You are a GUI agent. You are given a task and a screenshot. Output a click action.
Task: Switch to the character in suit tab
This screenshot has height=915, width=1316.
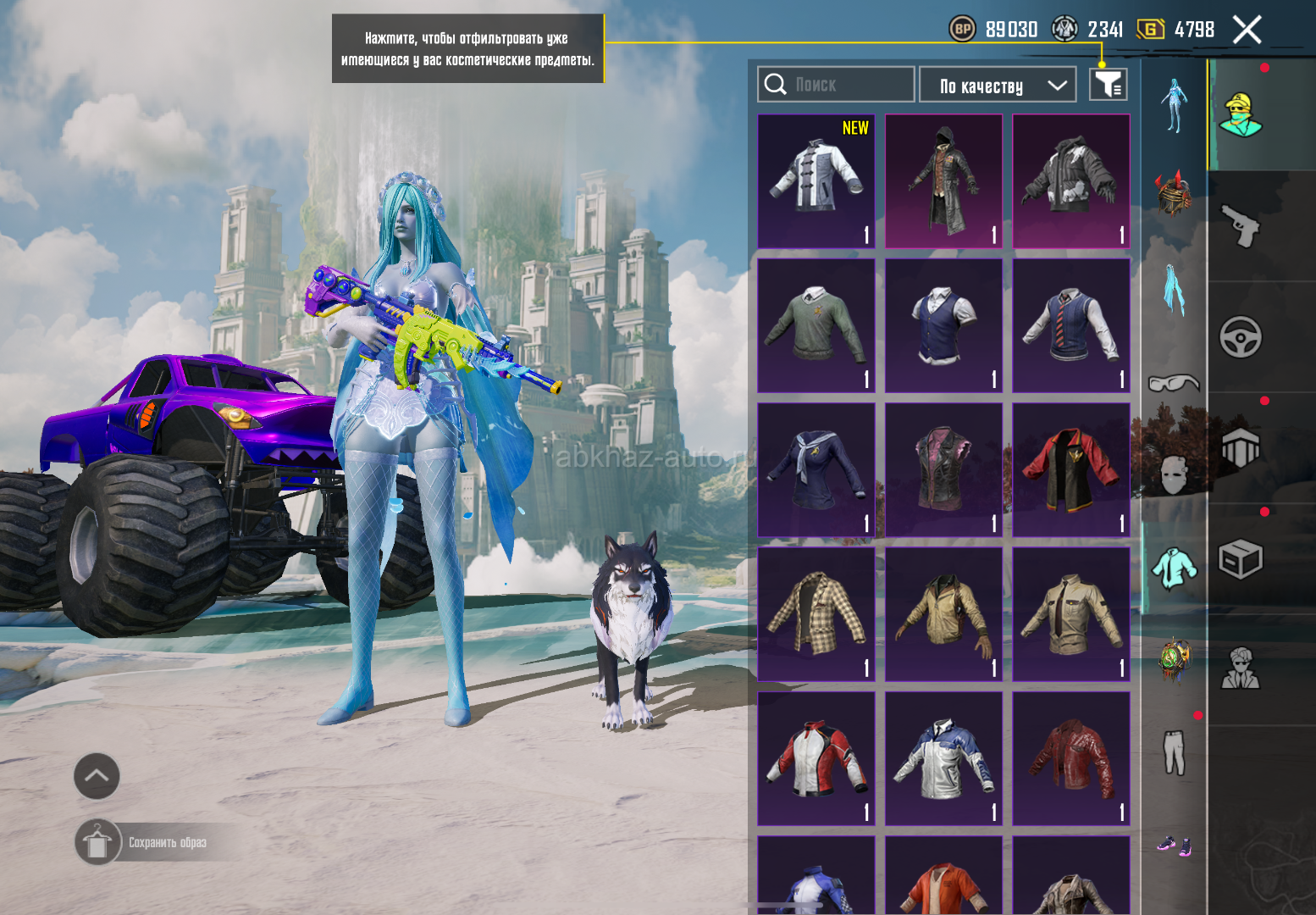pyautogui.click(x=1241, y=669)
